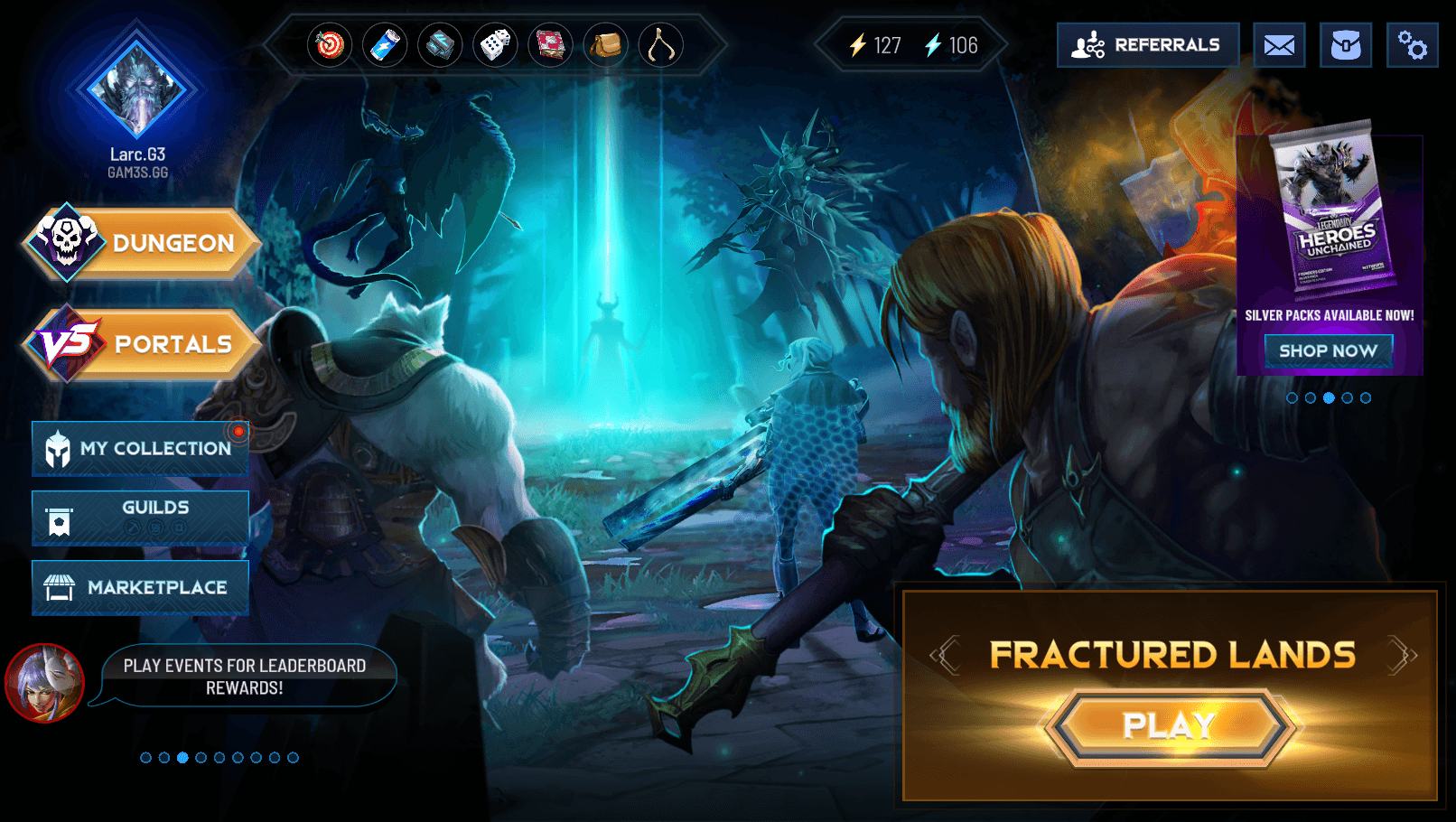This screenshot has height=822, width=1456.
Task: Shop now for silver packs
Action: coord(1328,350)
